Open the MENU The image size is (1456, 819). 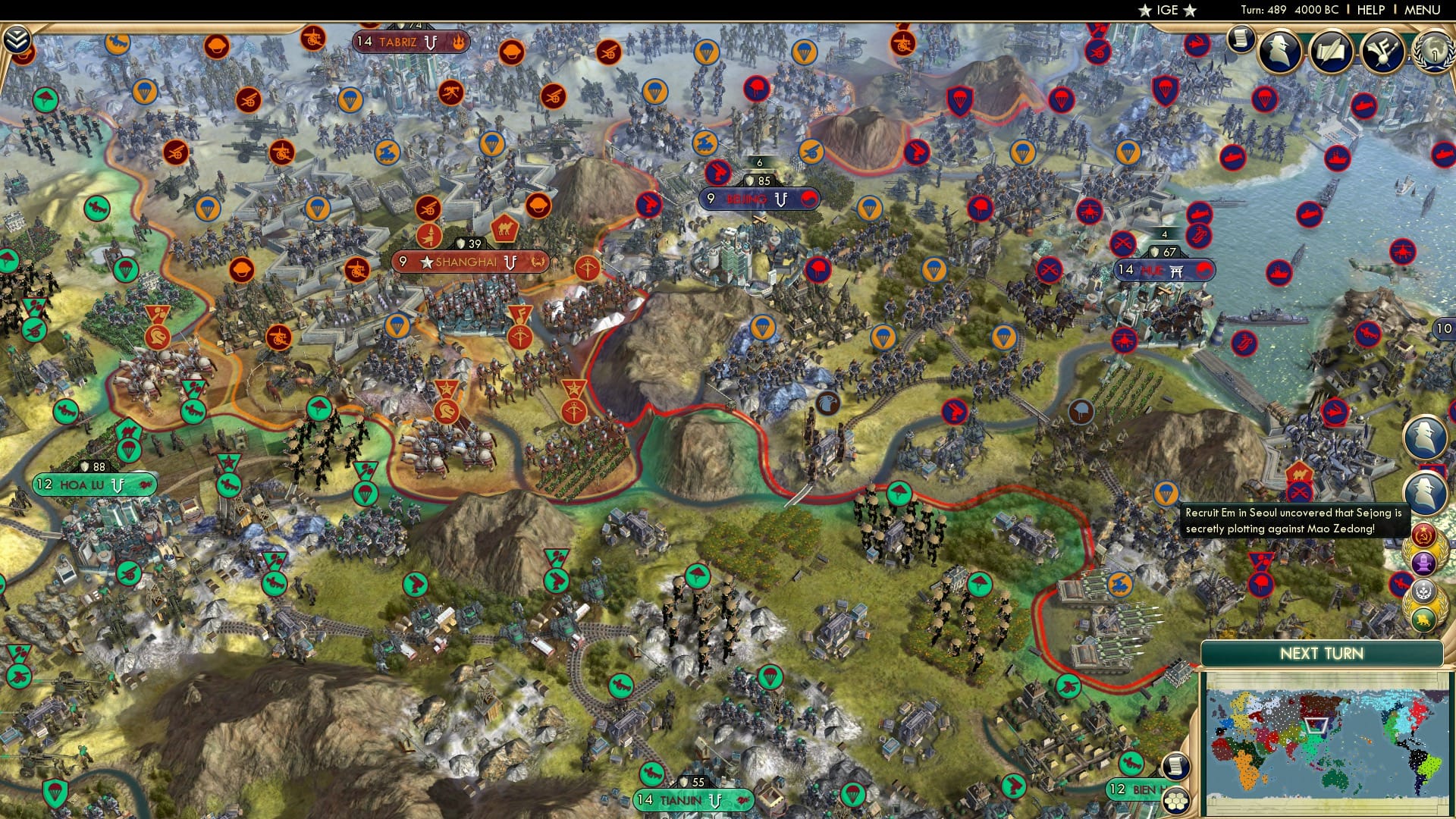click(x=1424, y=10)
